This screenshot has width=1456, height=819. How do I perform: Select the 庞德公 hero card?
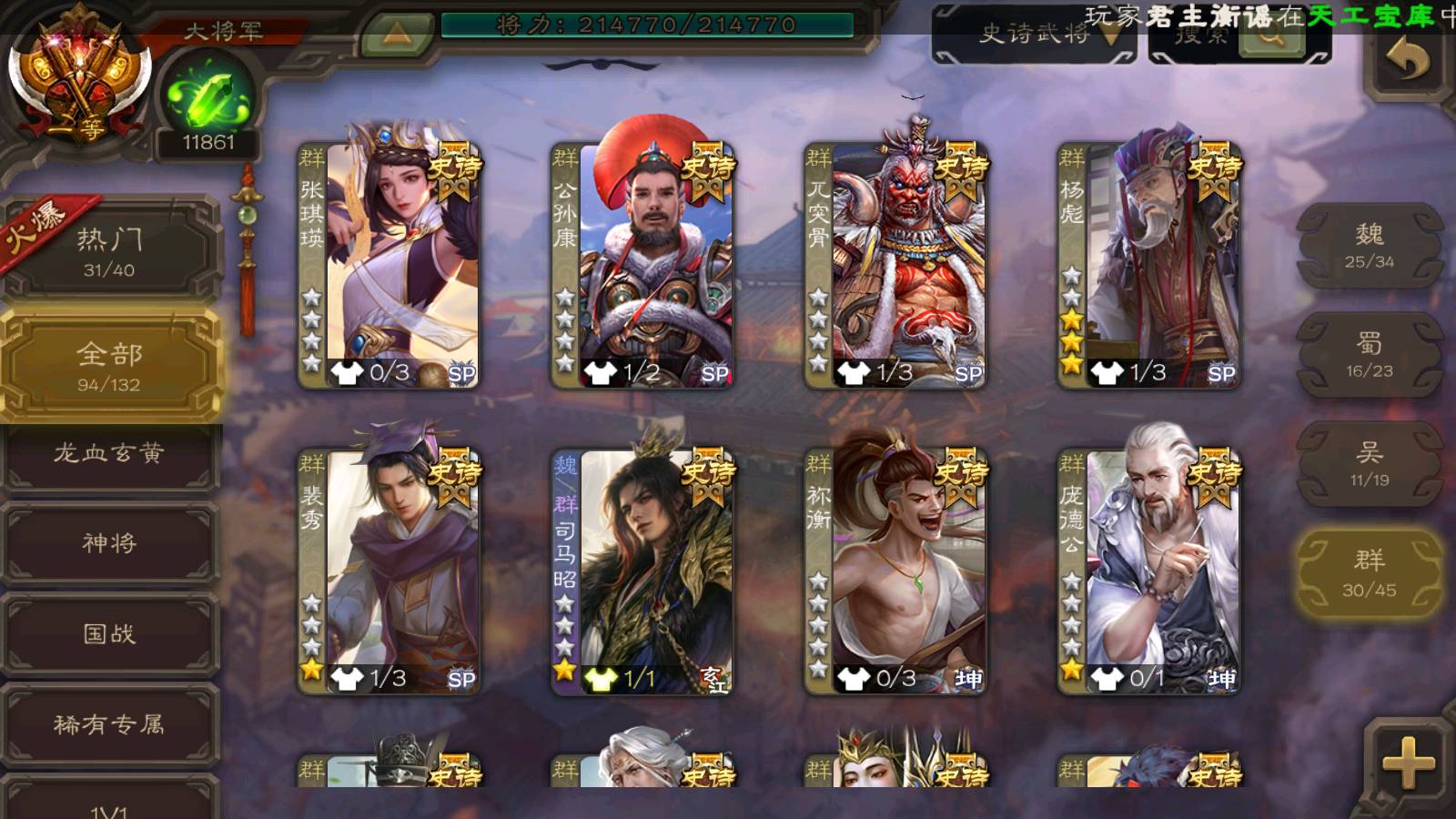[x=1148, y=570]
